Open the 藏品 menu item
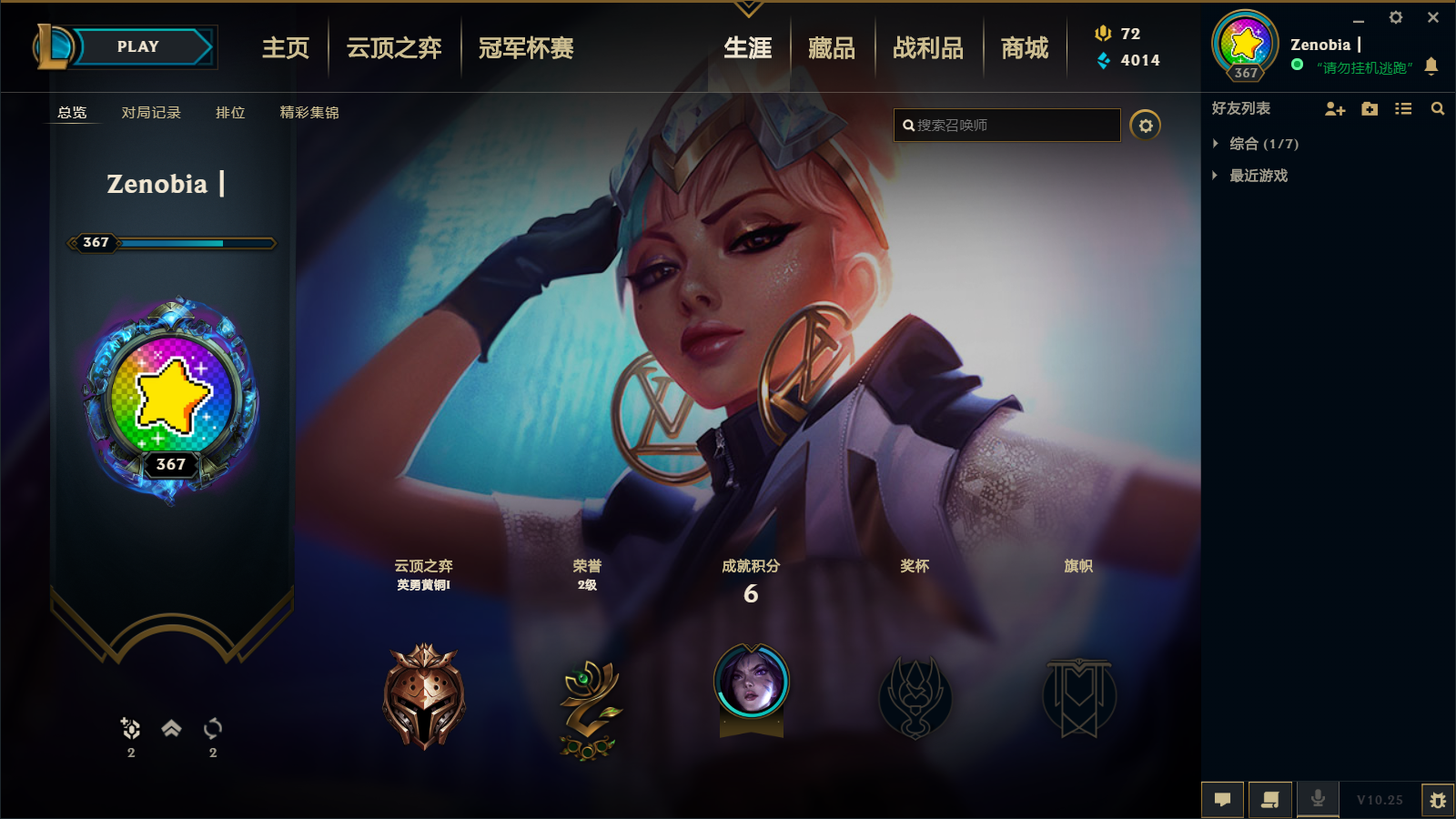Screen dimensions: 1456x819 pos(832,48)
